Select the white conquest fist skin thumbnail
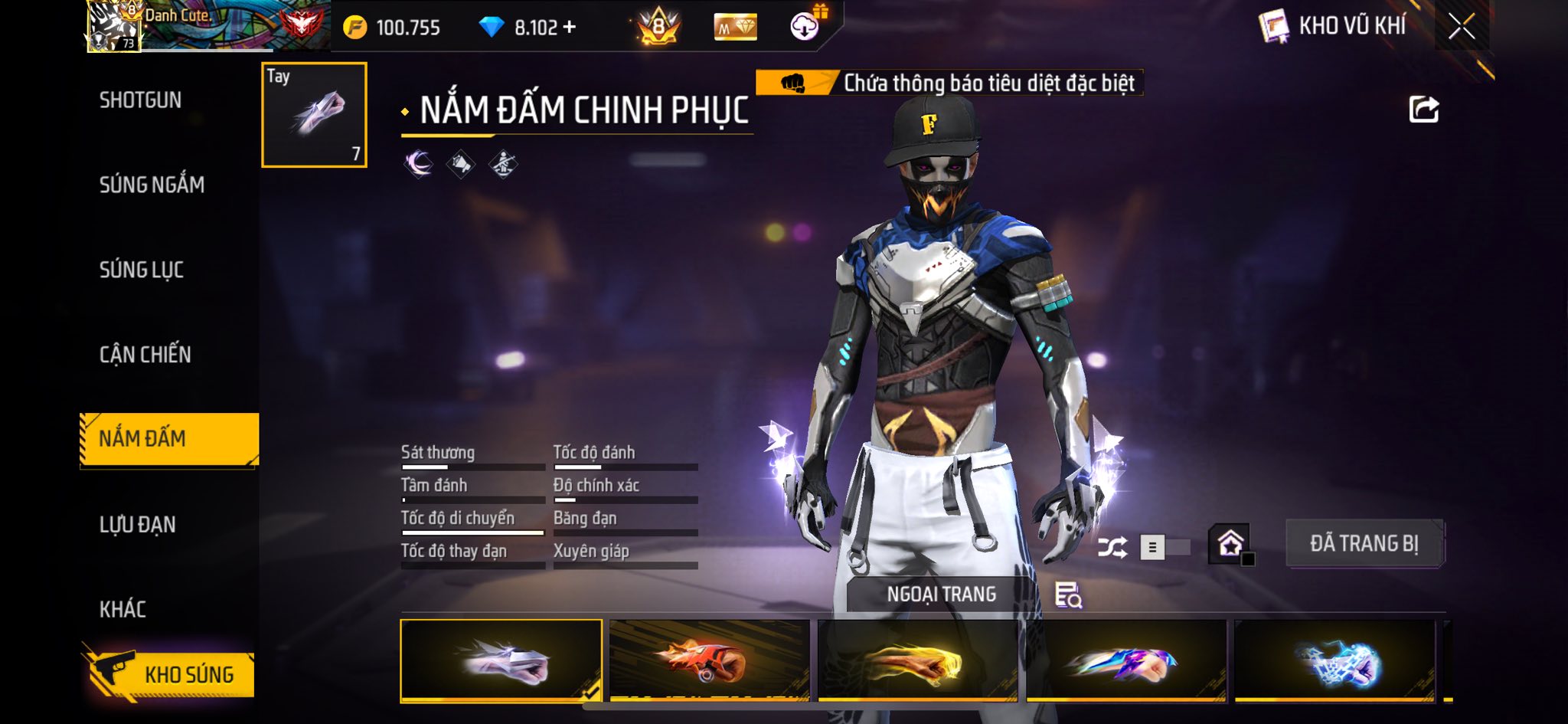Screen dimensions: 1568x724 tap(501, 660)
